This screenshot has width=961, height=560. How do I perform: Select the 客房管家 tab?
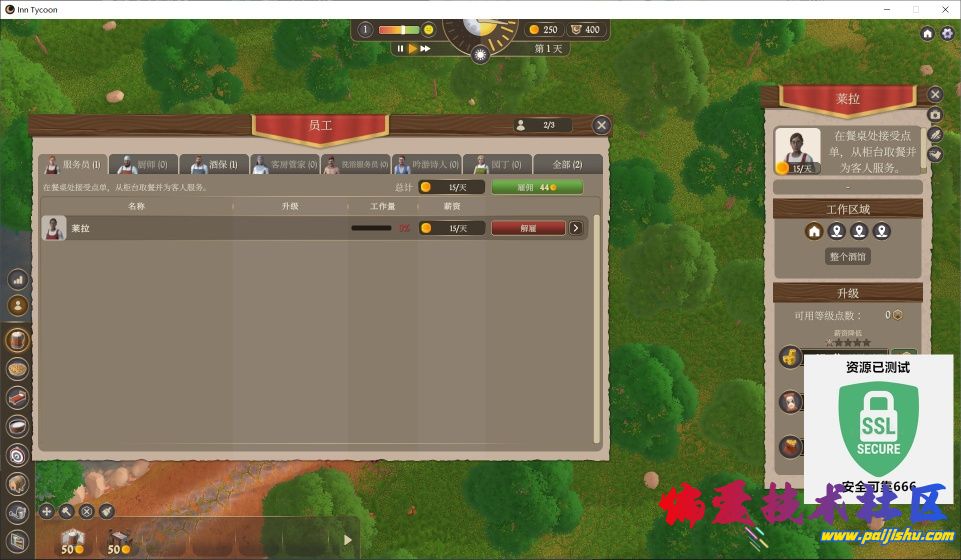(284, 165)
